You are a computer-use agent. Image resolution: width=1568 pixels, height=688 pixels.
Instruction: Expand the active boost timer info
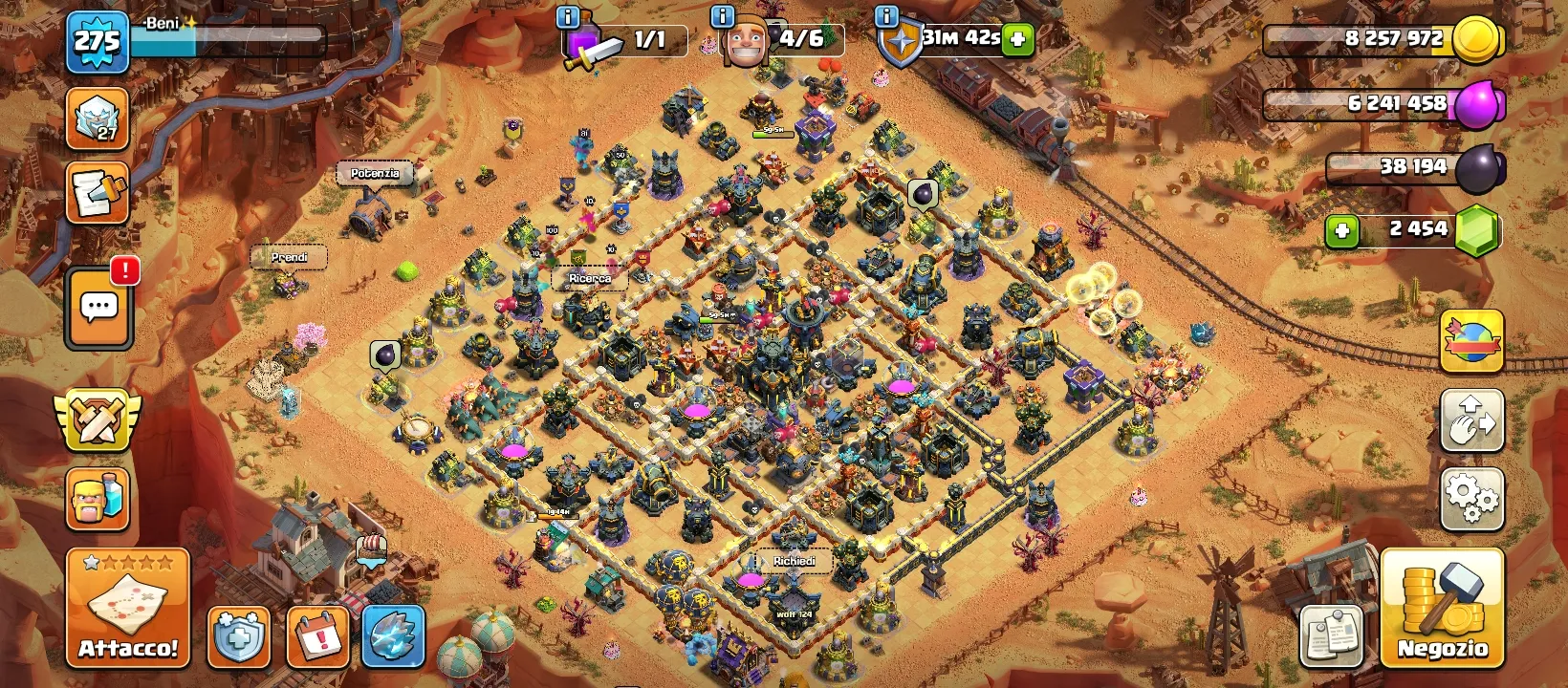pos(884,17)
